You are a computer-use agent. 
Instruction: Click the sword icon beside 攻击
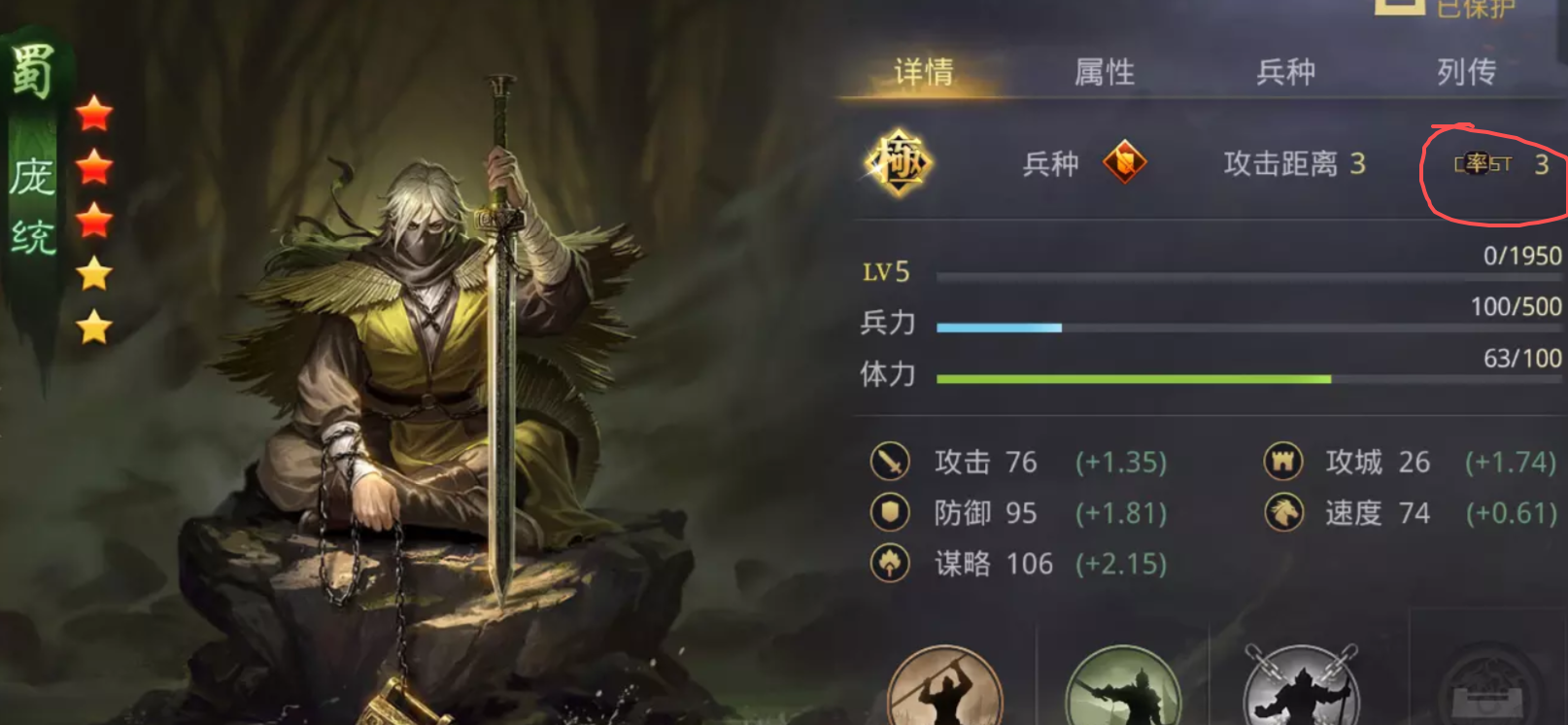pos(888,463)
